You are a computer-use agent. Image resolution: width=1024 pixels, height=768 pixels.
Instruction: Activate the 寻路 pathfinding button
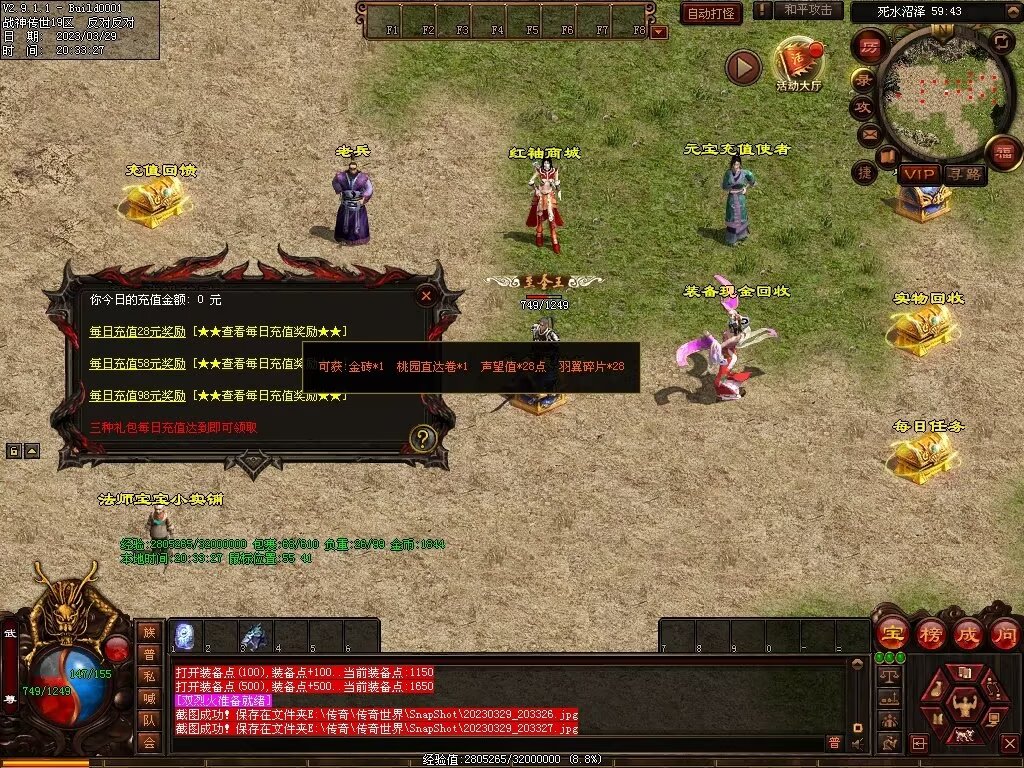coord(964,174)
